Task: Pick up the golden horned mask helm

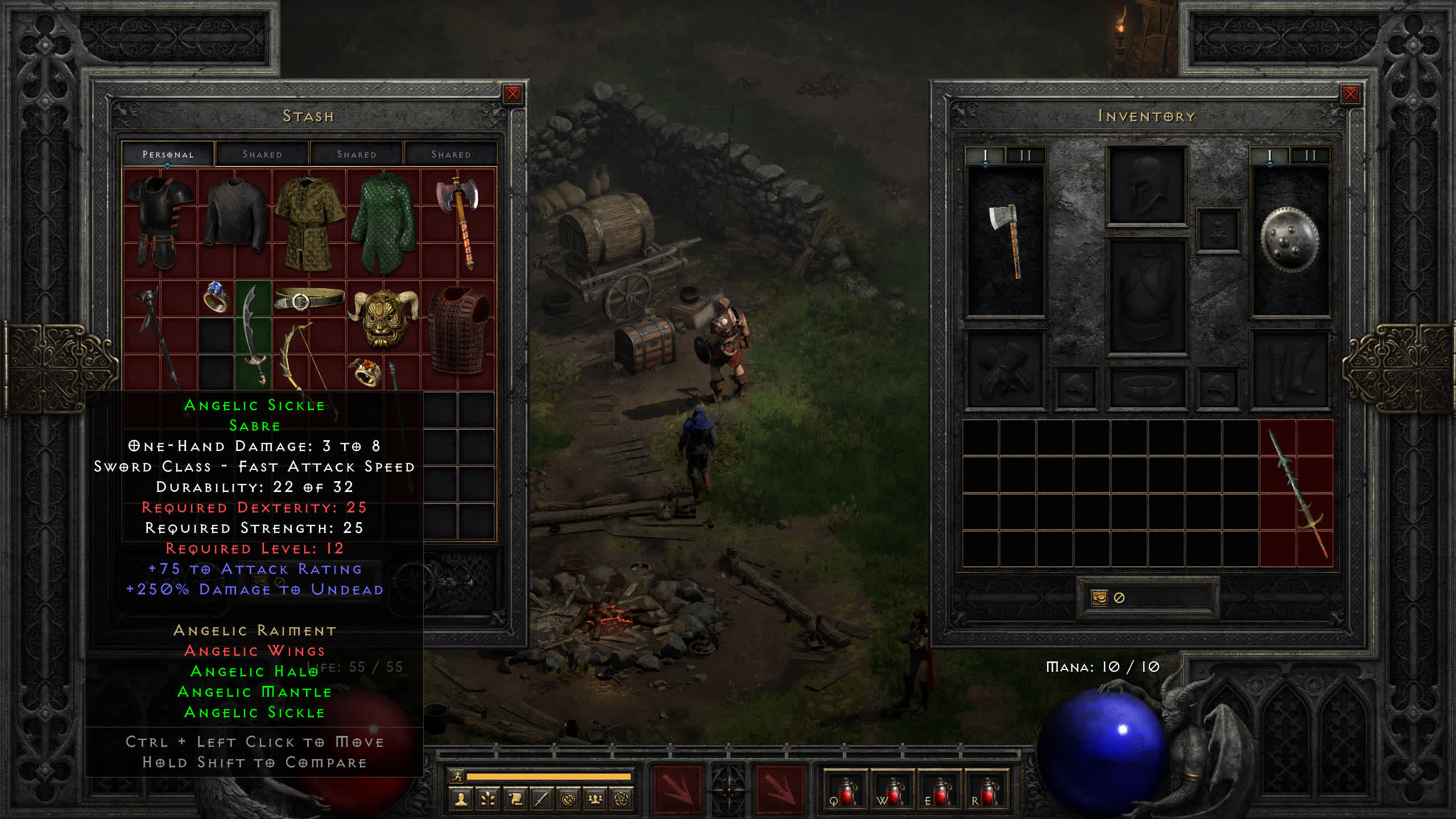Action: coord(383,316)
